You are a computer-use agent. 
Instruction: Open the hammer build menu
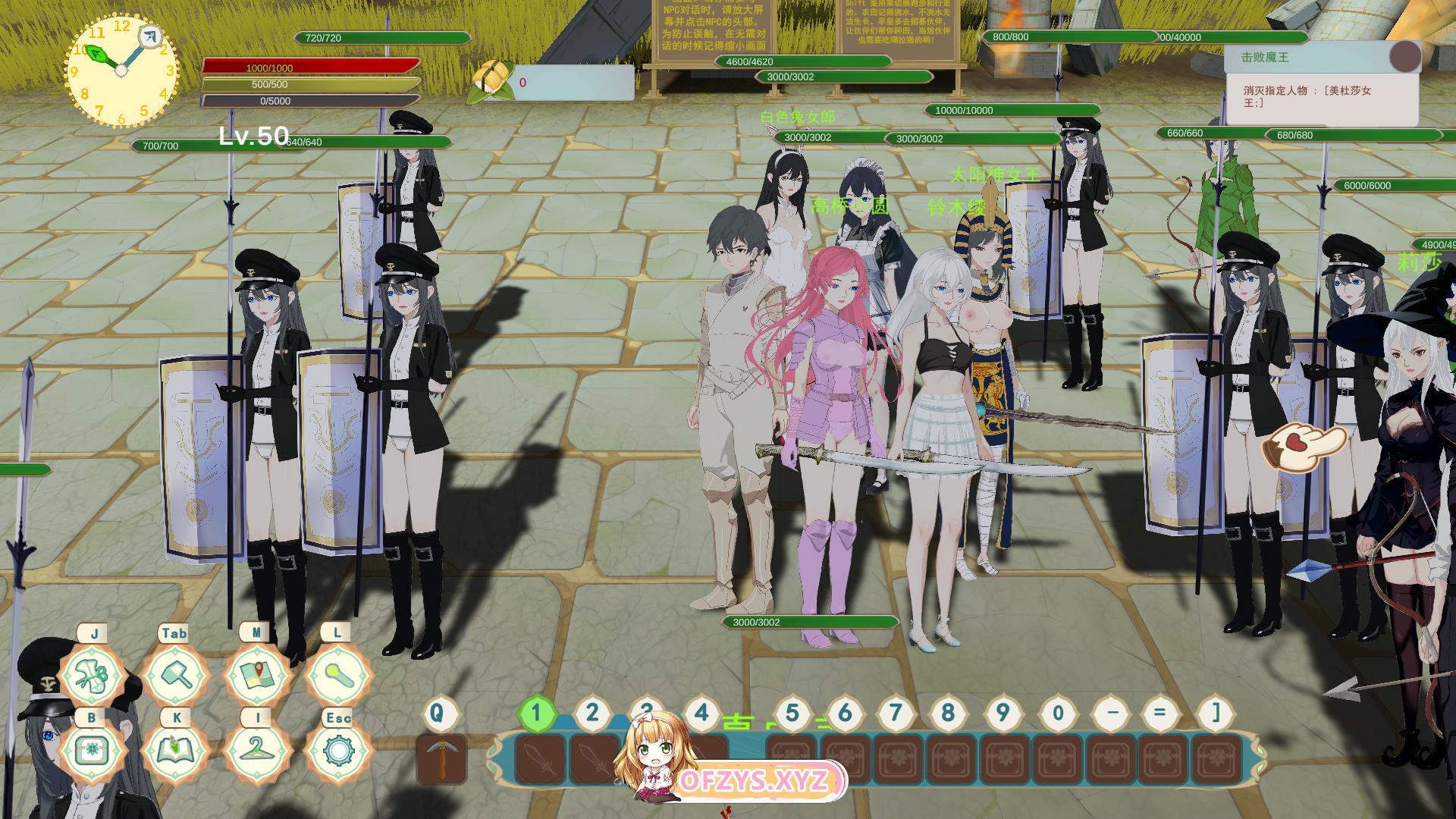[174, 675]
